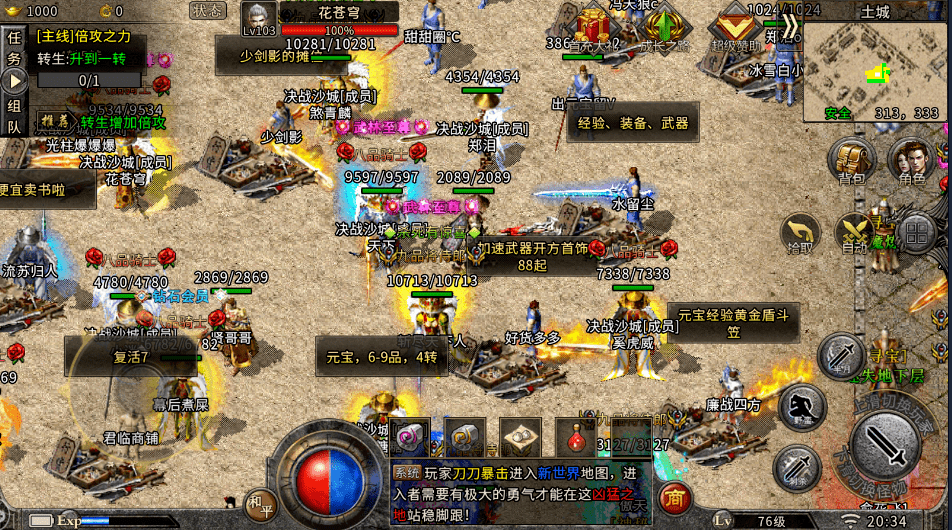
Task: Select target portrait of 花苍穹
Action: coord(259,20)
